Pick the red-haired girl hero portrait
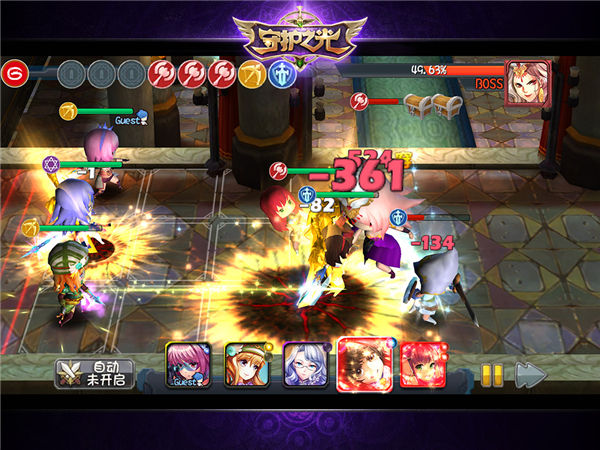Image resolution: width=600 pixels, height=450 pixels. (423, 365)
